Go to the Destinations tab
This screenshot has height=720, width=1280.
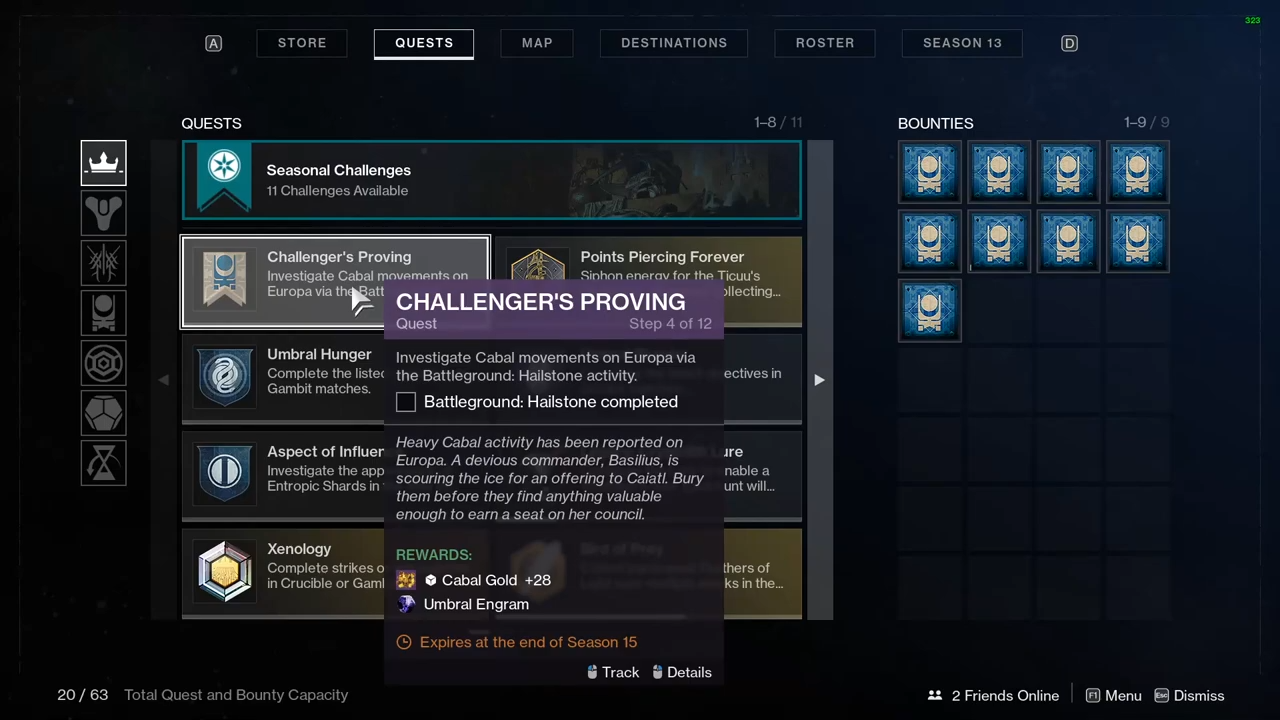pyautogui.click(x=674, y=43)
